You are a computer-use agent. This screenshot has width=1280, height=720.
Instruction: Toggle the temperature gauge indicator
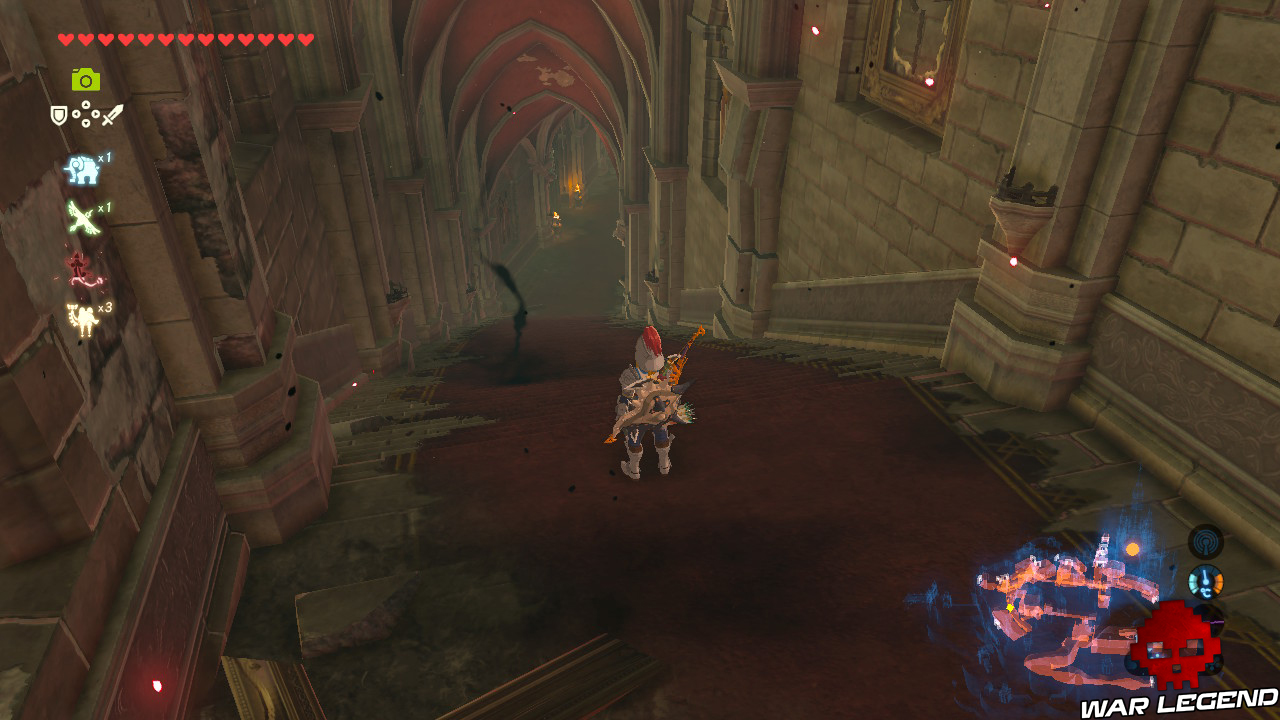pos(1205,580)
